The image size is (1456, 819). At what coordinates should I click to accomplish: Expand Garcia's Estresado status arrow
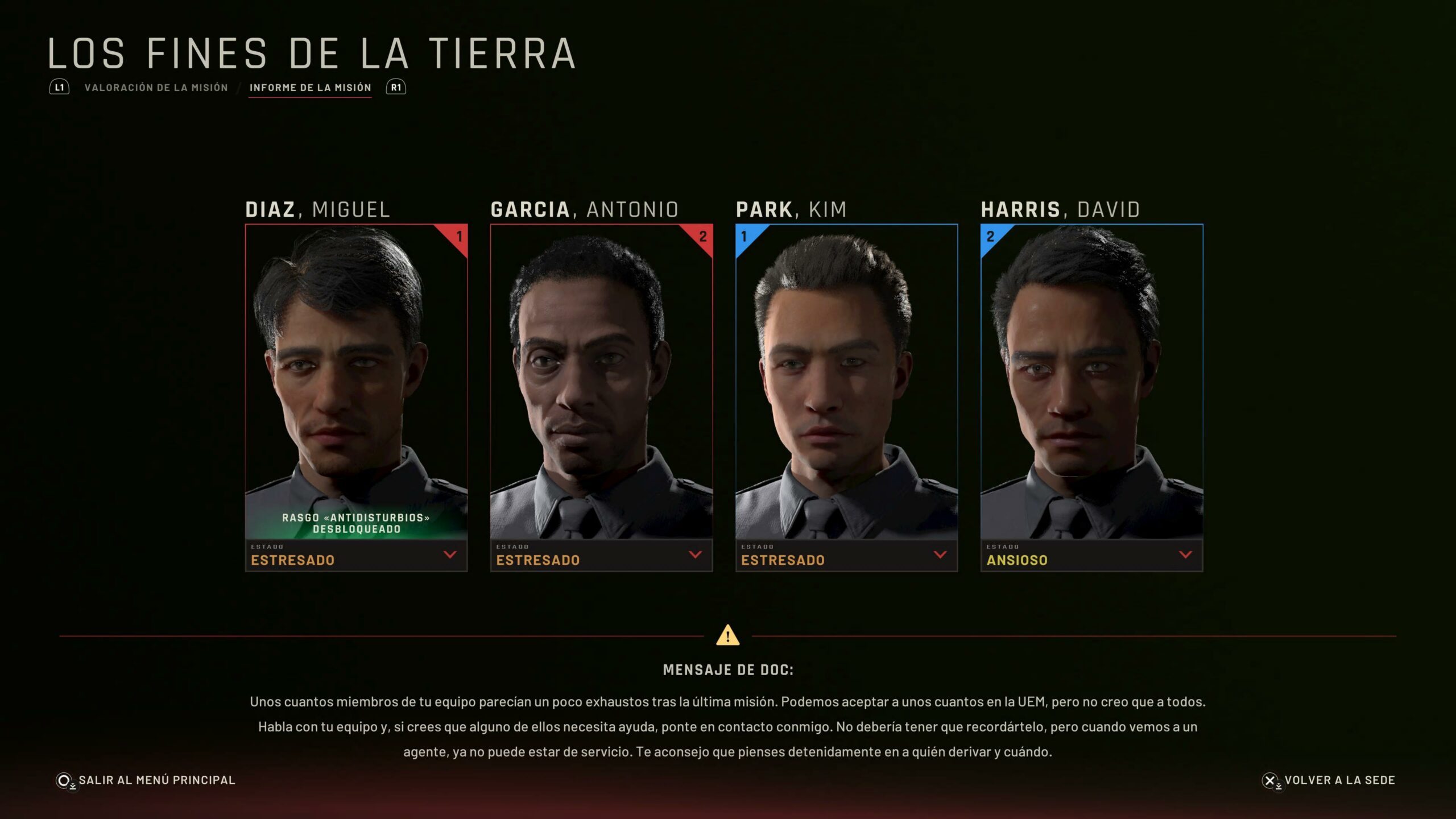[695, 555]
